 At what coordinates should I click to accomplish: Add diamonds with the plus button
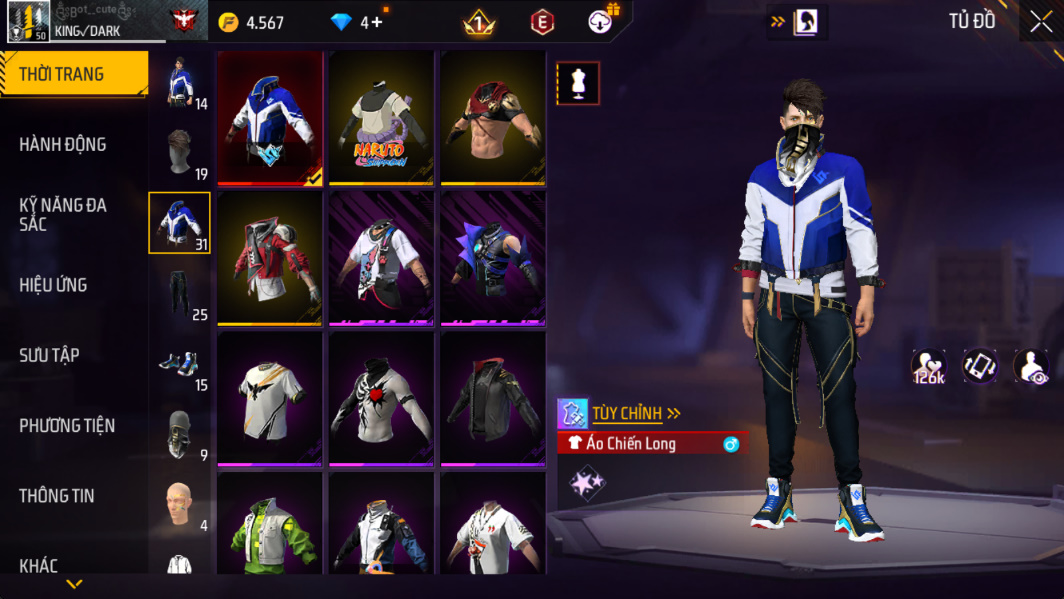point(376,22)
